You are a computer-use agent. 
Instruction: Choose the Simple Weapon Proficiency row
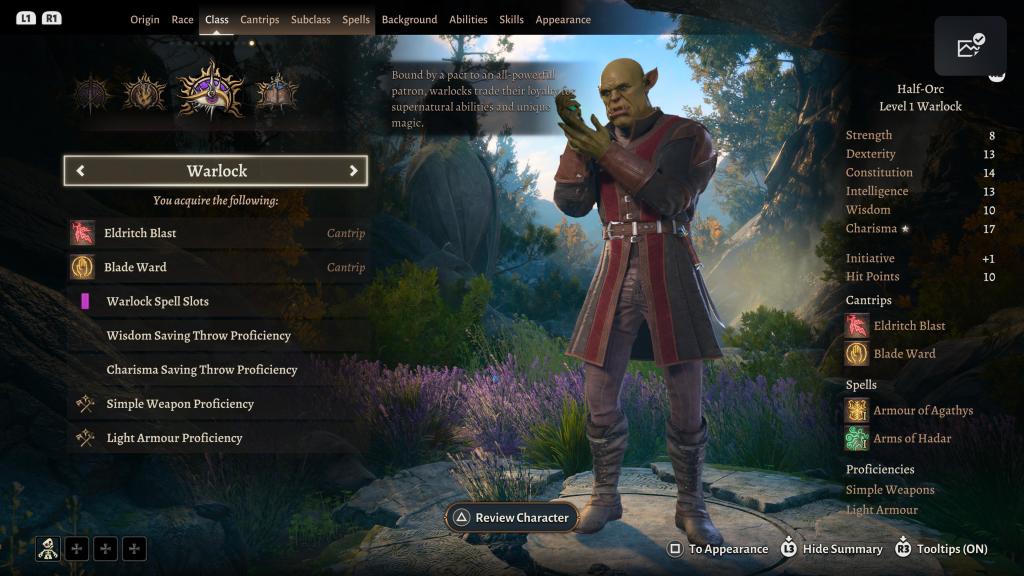point(217,404)
